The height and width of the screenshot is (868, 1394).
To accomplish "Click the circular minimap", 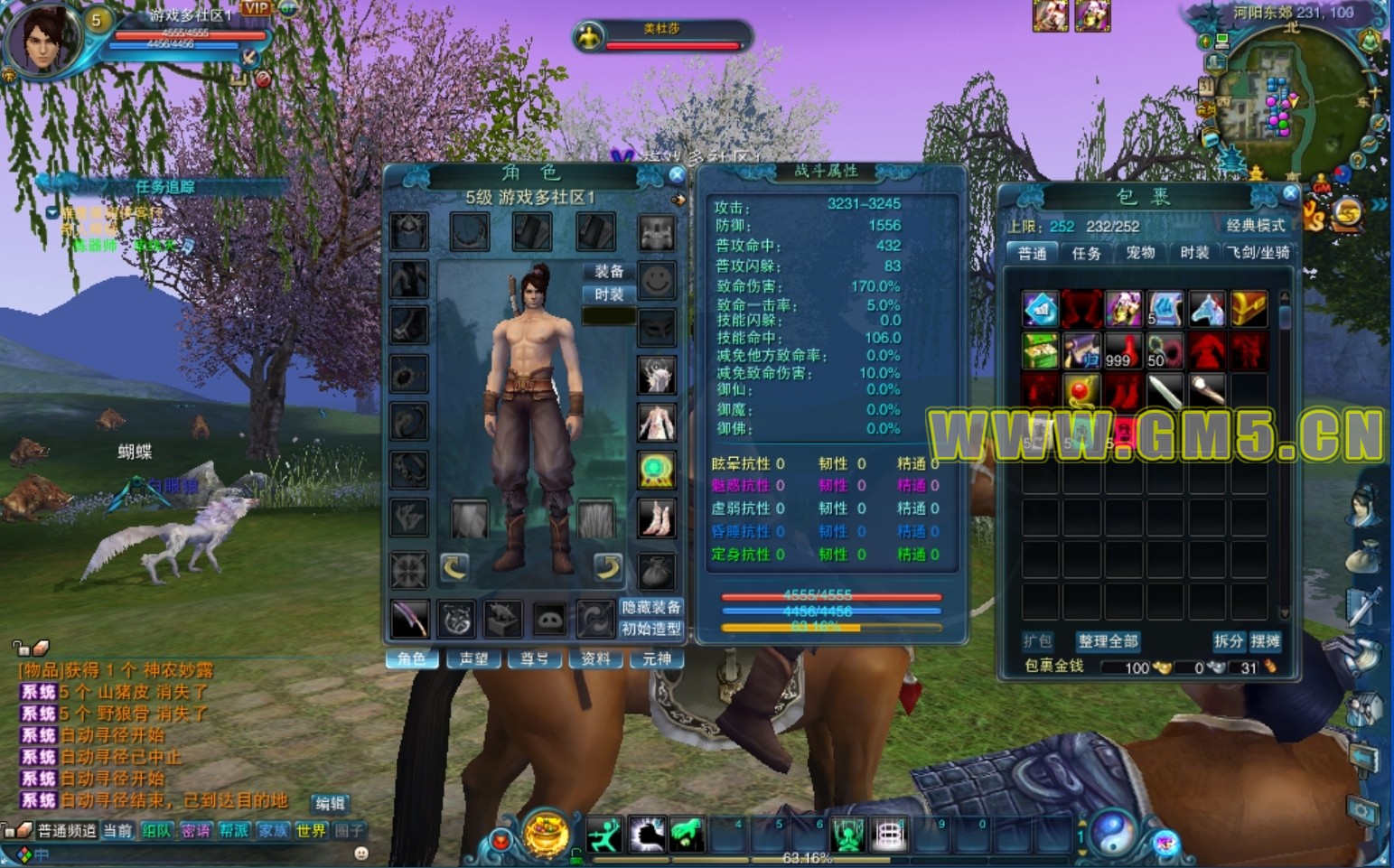I will [1292, 99].
